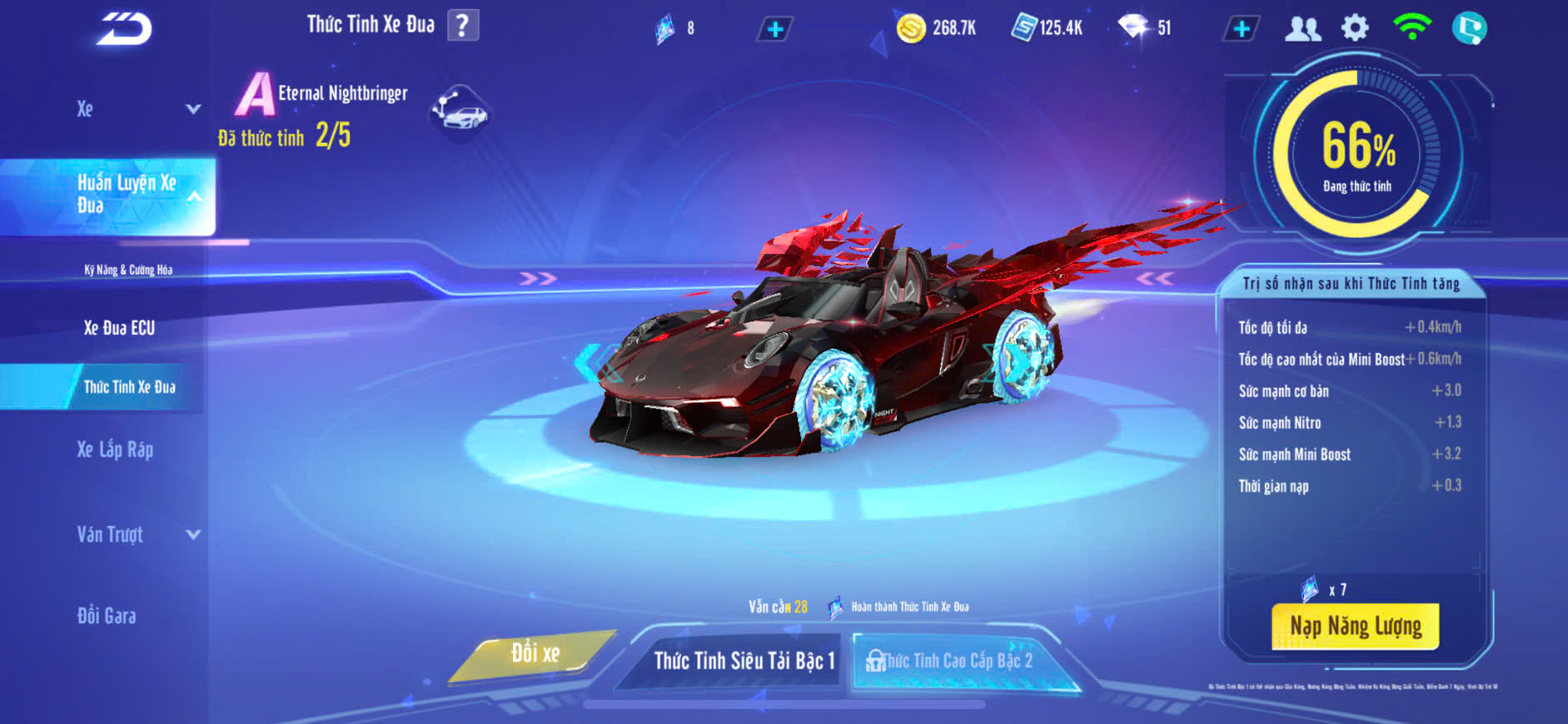
Task: Open the teal profile icon in corner
Action: 1469,28
